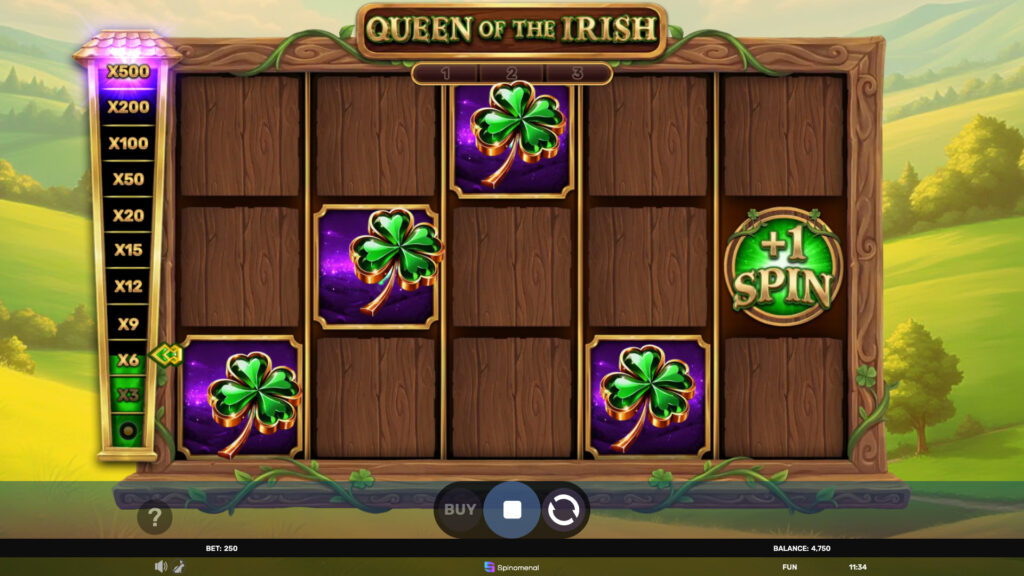Toggle the autoplay circular arrows button

pos(562,510)
